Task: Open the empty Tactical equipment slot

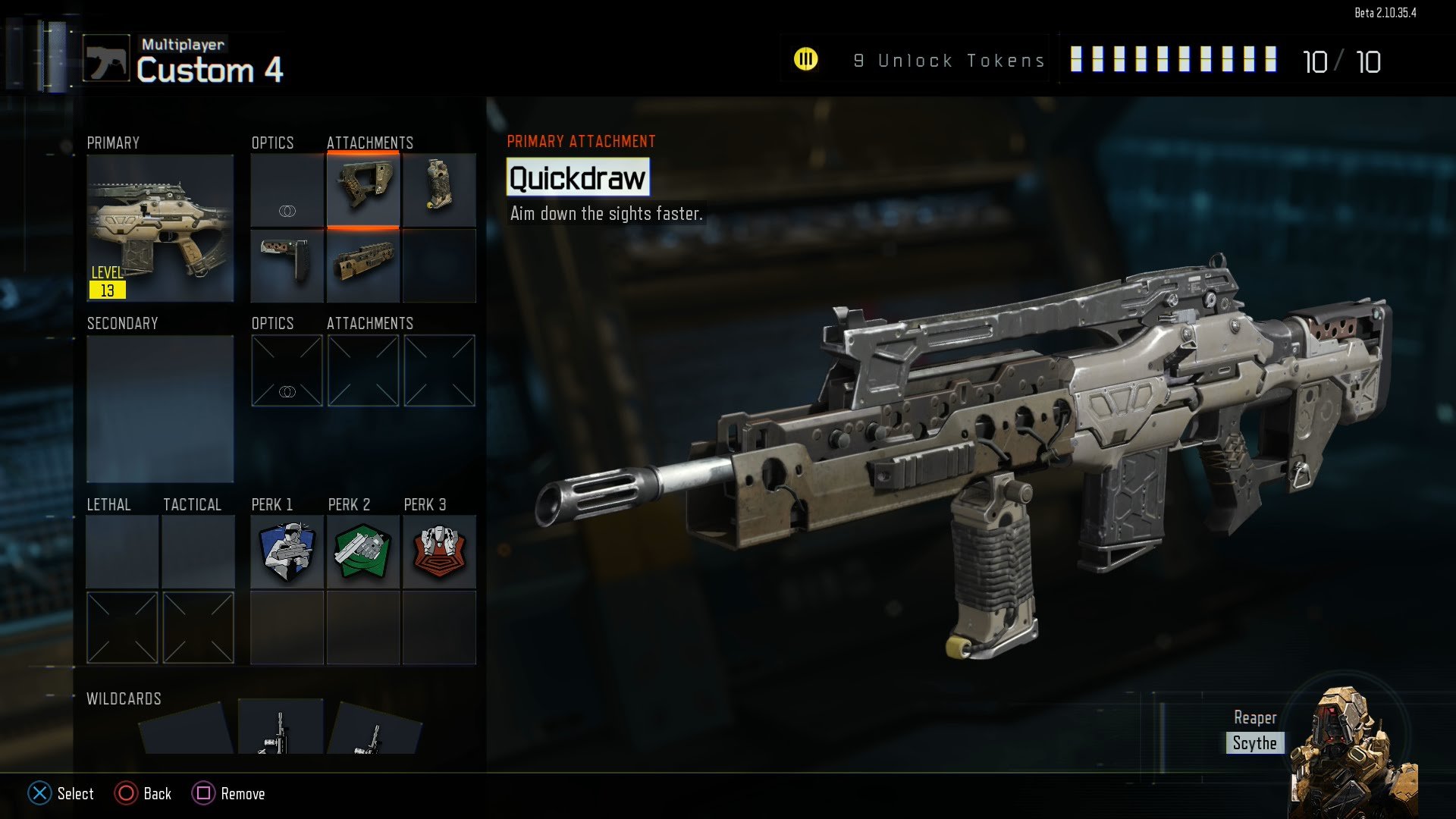Action: pyautogui.click(x=198, y=551)
